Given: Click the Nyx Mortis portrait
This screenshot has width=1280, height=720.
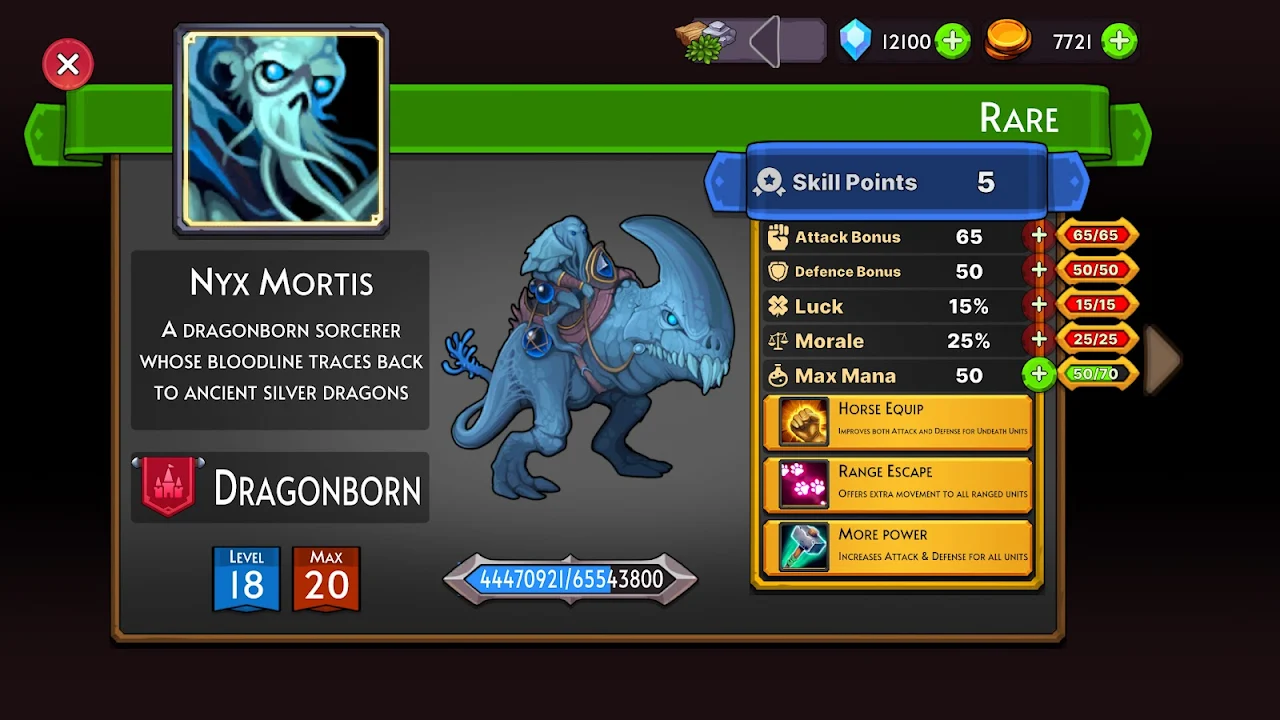Looking at the screenshot, I should pyautogui.click(x=282, y=129).
